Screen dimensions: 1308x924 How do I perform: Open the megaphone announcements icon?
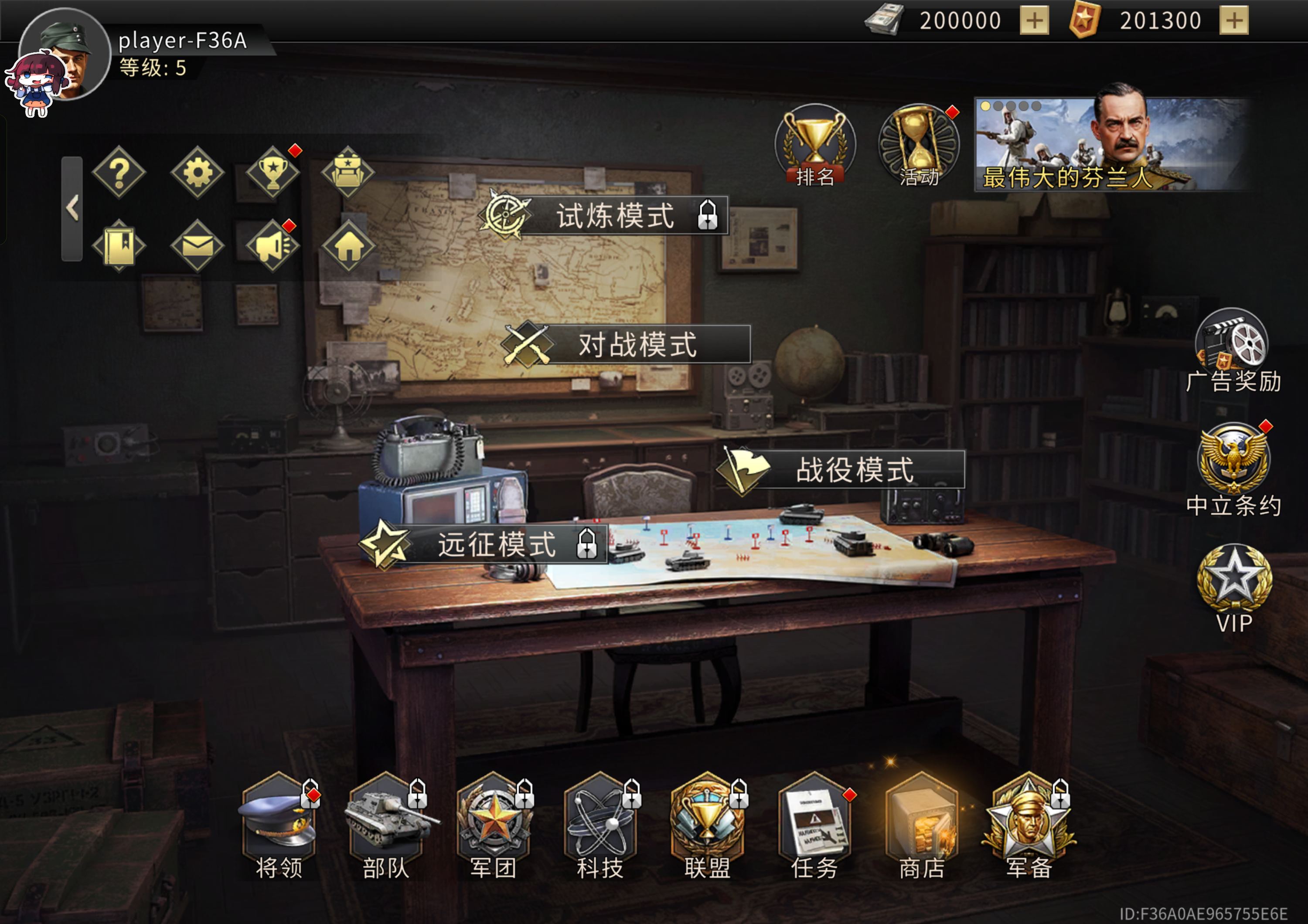click(273, 246)
